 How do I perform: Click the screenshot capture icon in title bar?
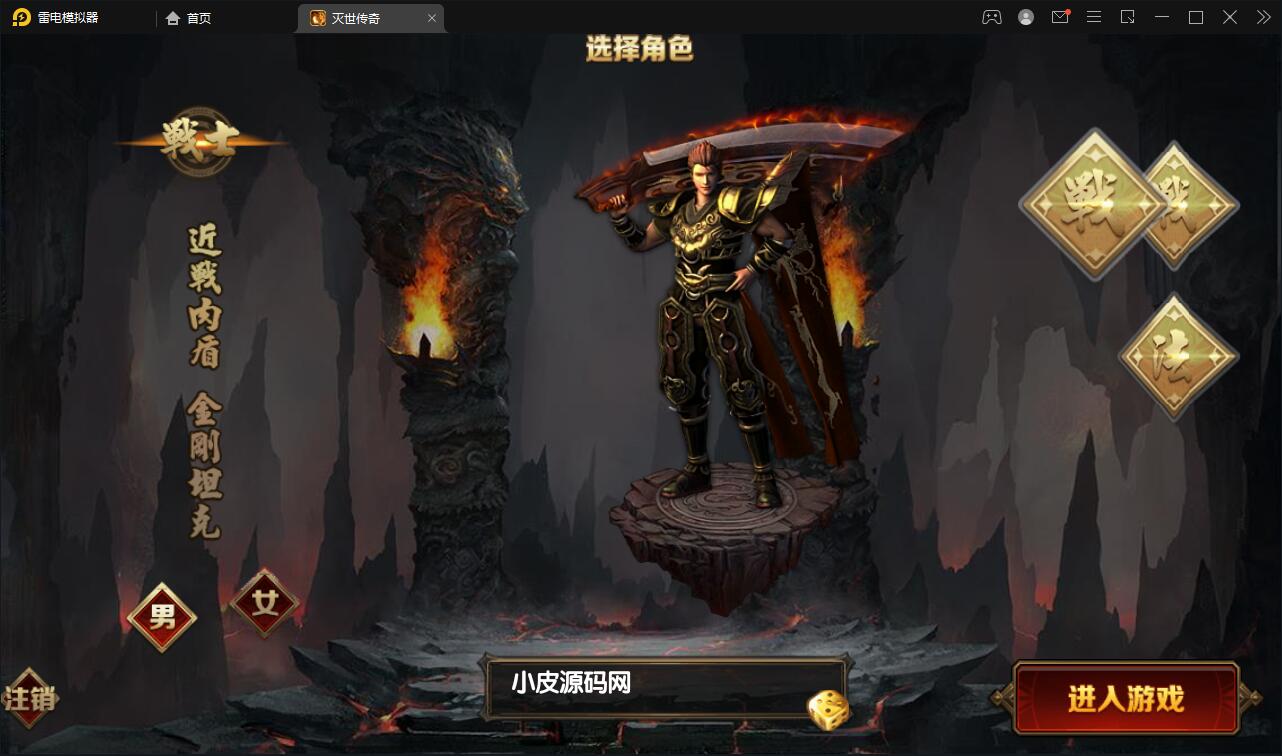click(1128, 17)
